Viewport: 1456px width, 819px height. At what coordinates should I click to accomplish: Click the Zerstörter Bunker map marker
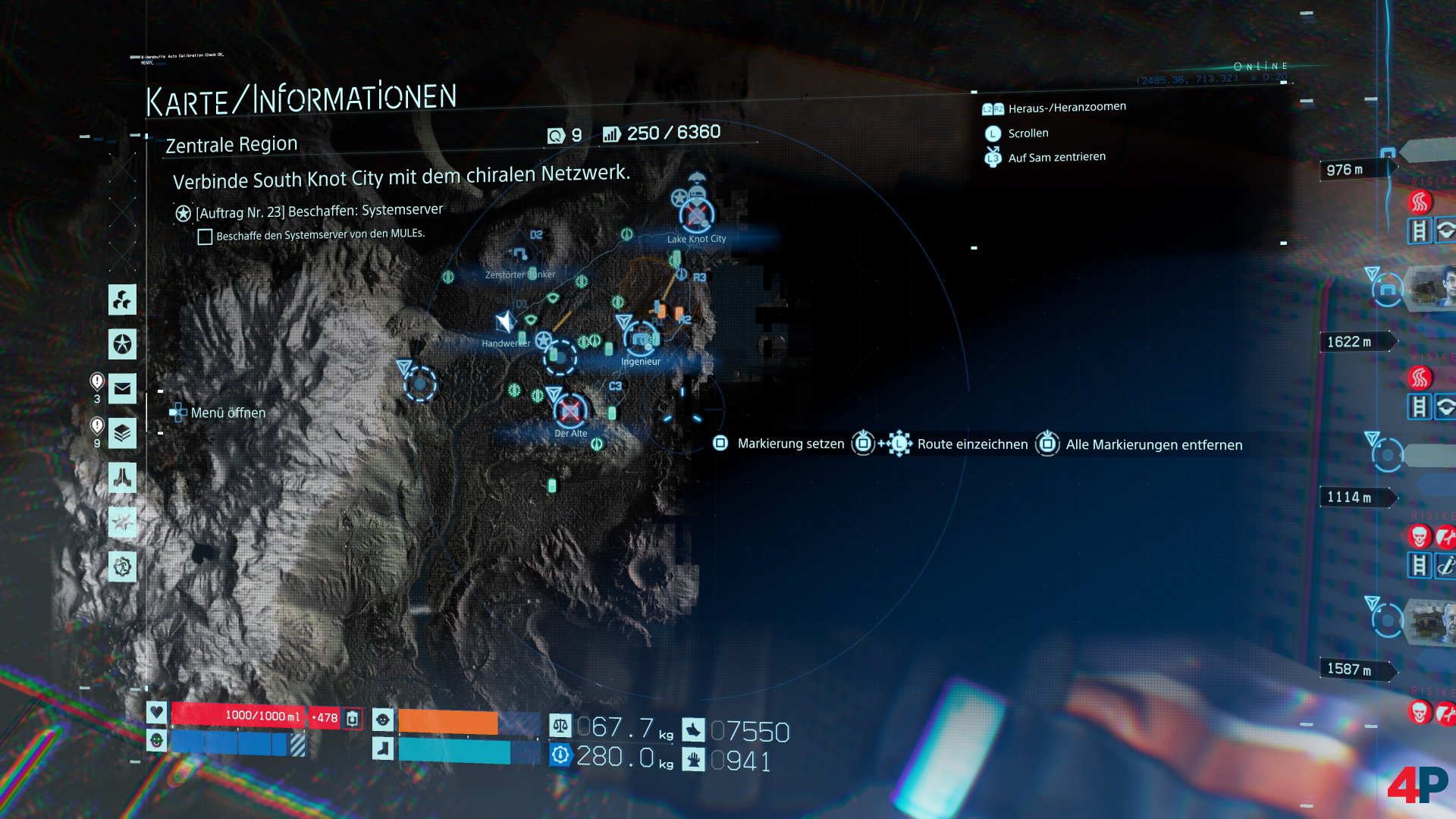[x=519, y=255]
